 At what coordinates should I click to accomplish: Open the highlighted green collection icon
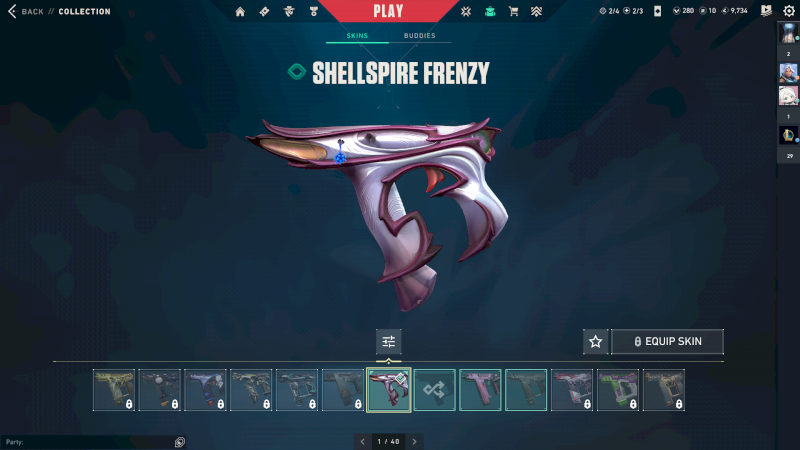tap(490, 12)
